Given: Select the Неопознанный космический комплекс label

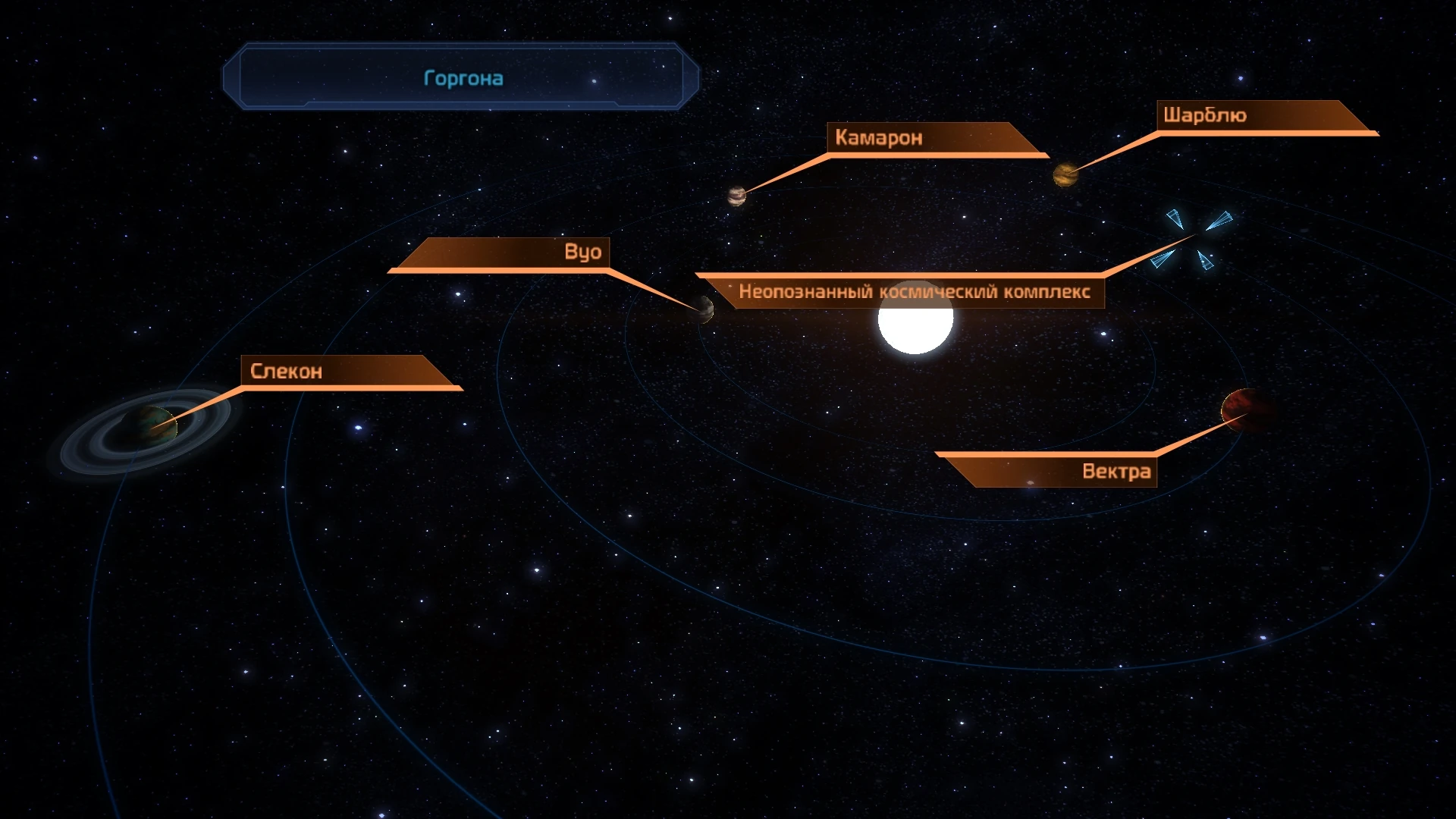Looking at the screenshot, I should (x=914, y=292).
